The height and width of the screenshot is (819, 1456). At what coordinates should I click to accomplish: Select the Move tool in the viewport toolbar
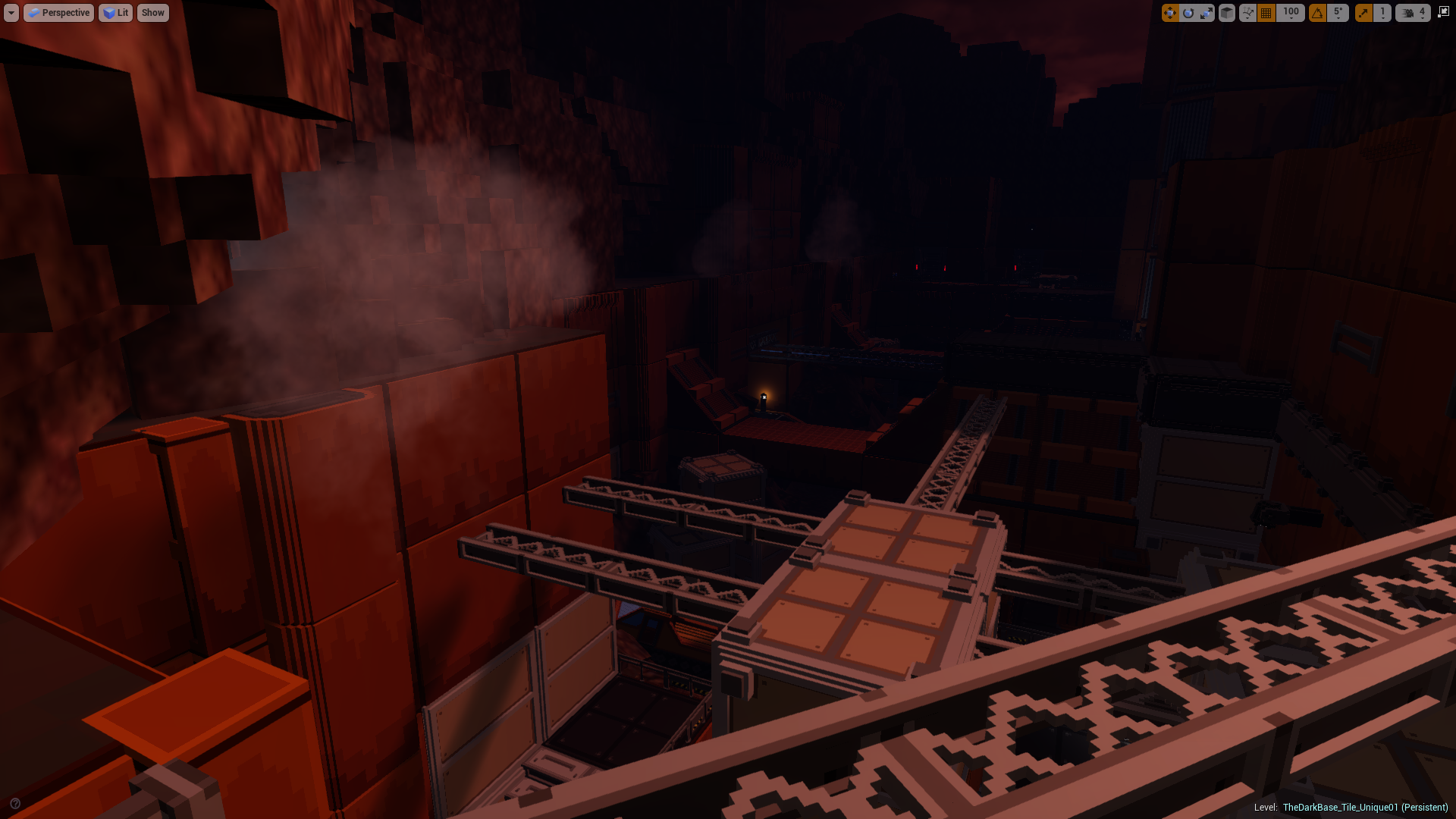(1171, 12)
